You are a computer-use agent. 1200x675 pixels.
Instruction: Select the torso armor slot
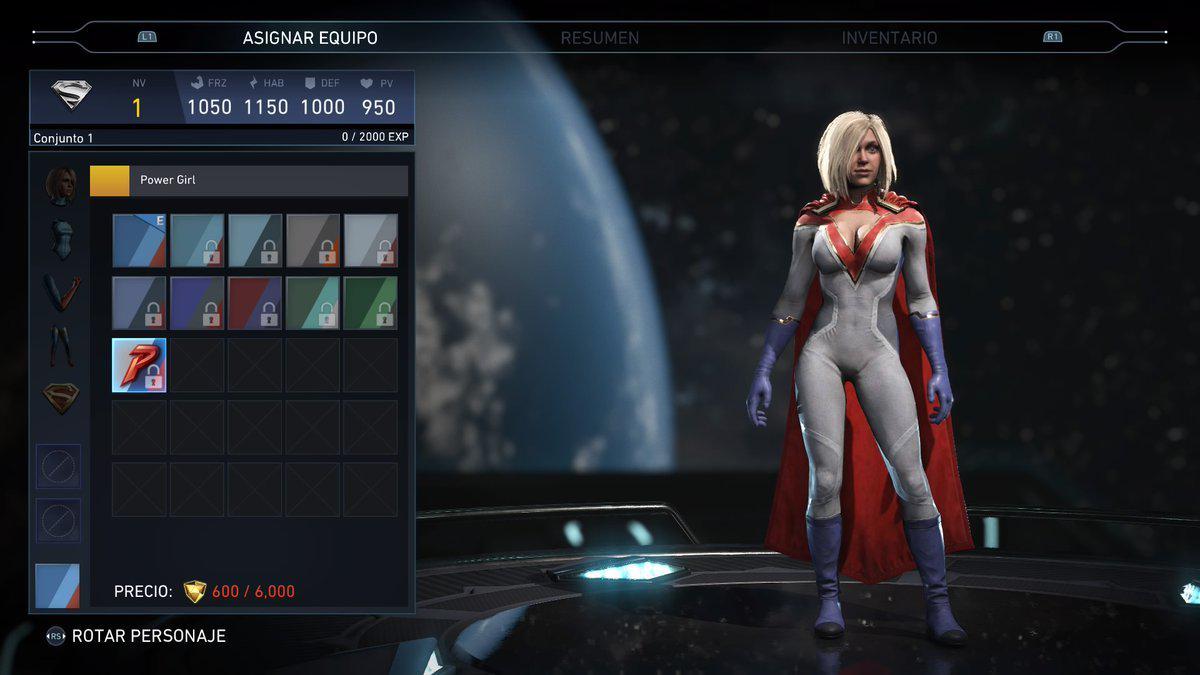point(60,240)
